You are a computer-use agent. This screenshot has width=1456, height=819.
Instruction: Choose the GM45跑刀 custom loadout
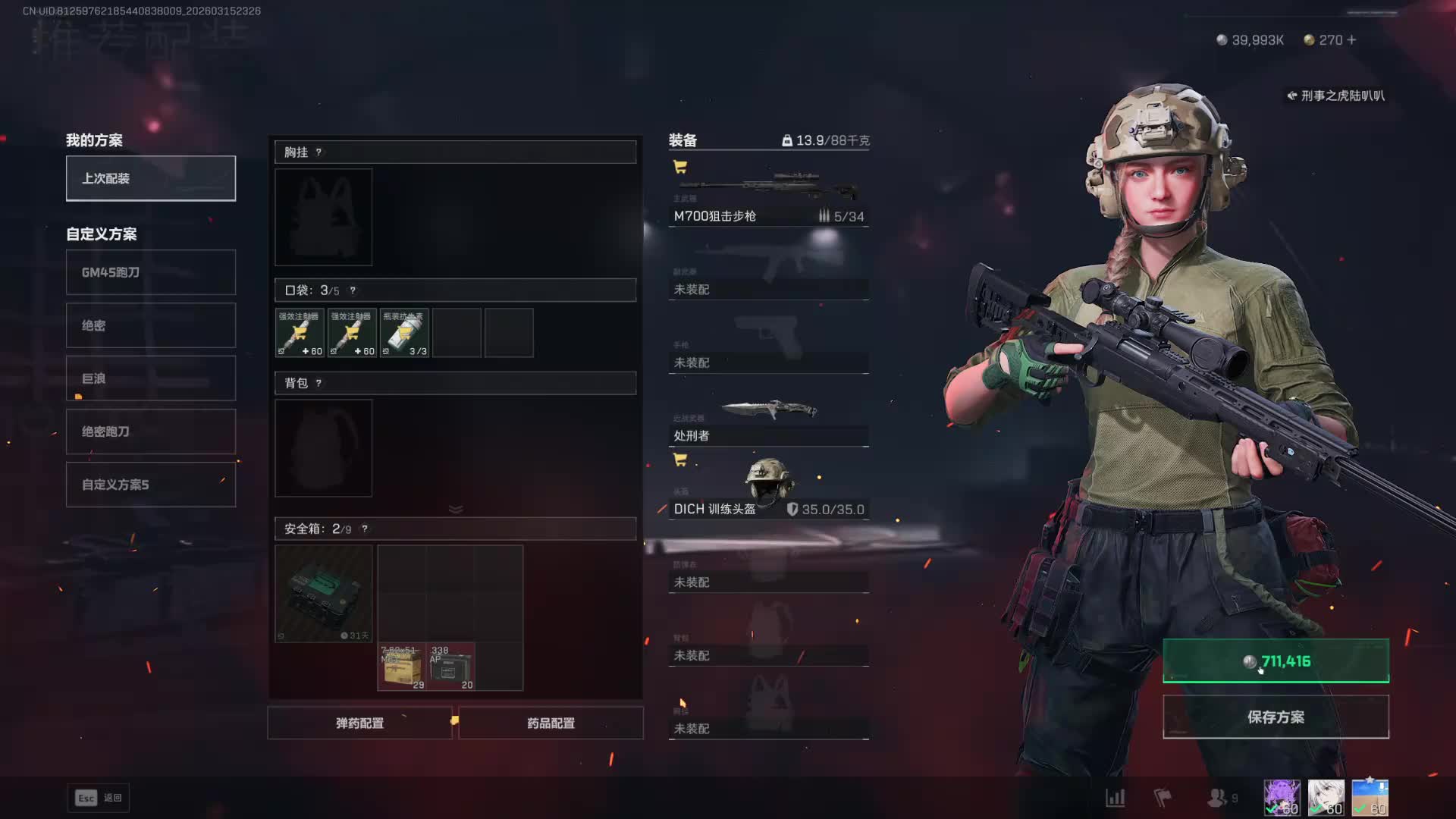(x=151, y=272)
